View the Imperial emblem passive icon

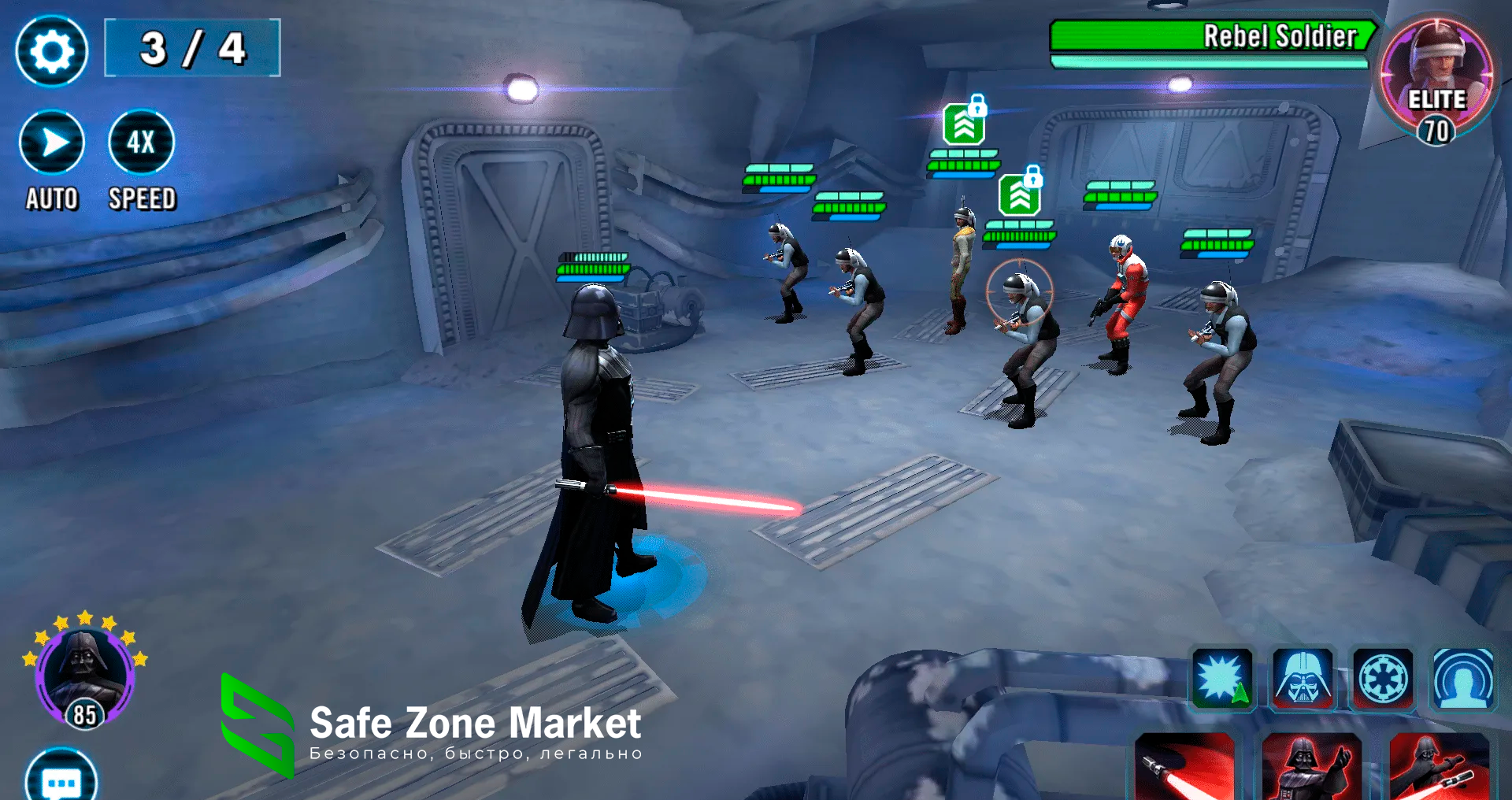tap(1383, 679)
